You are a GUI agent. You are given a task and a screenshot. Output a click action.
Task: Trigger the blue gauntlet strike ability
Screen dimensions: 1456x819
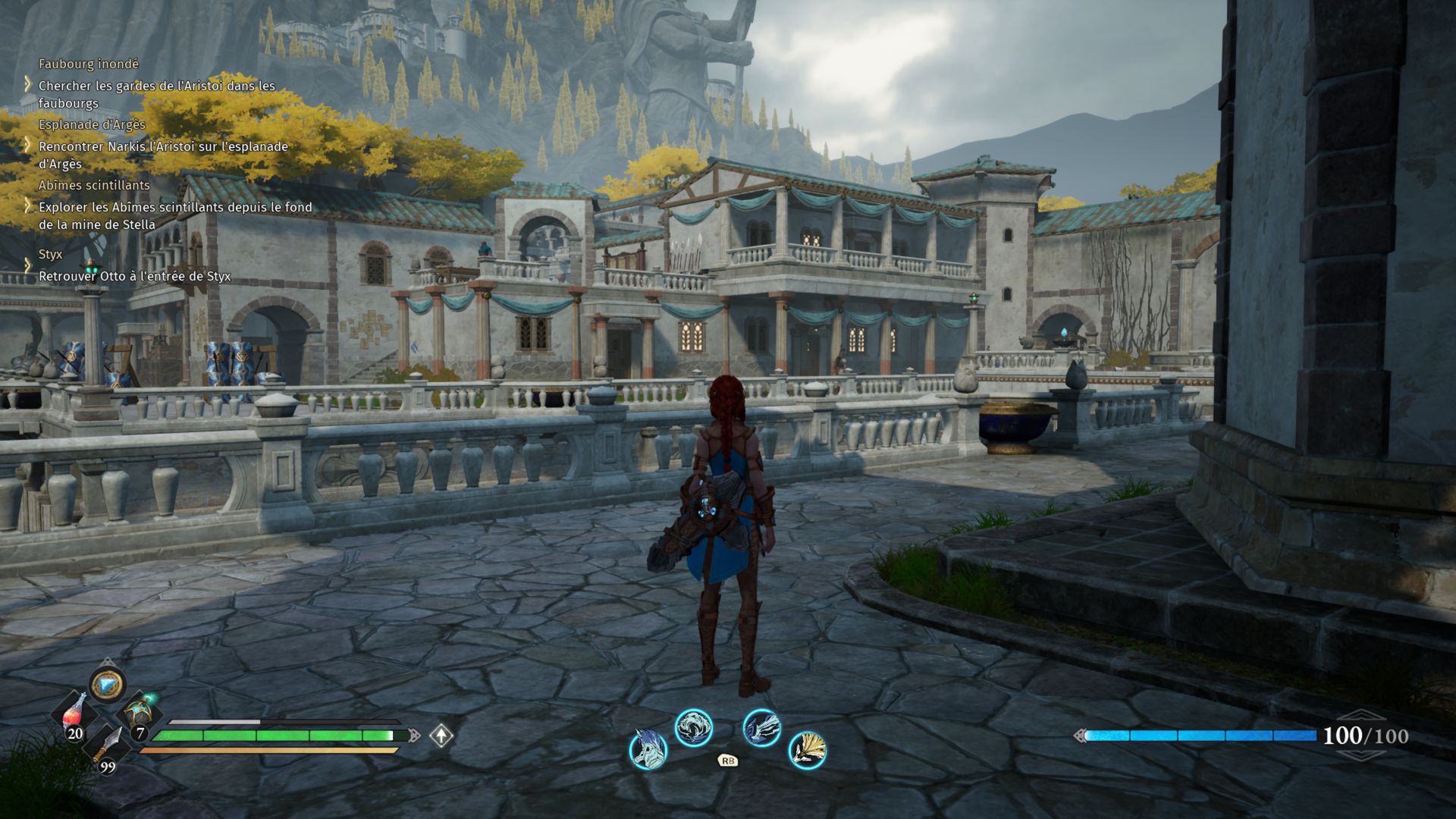(761, 728)
